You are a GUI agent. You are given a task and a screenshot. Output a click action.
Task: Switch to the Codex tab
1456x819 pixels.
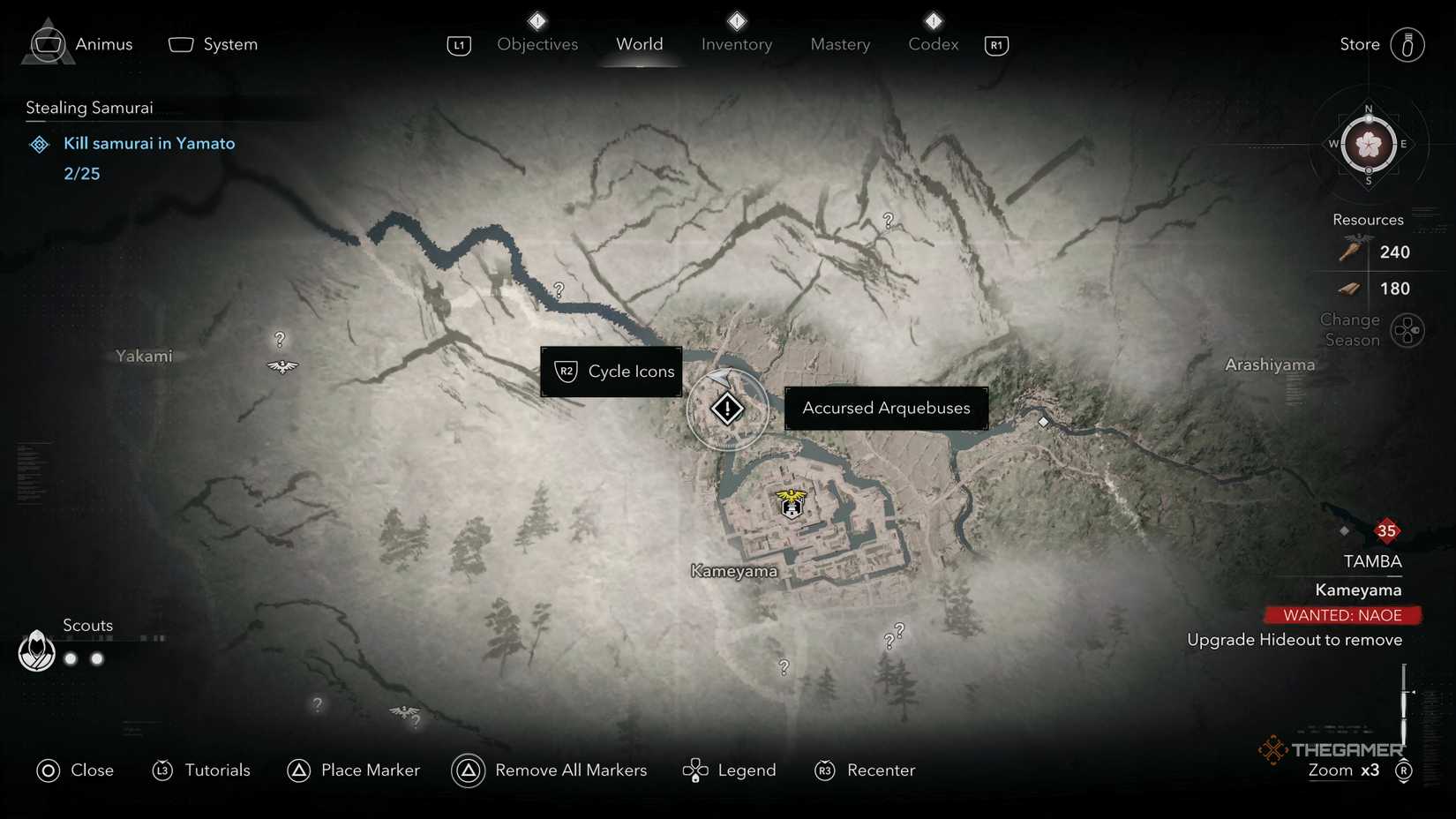[932, 44]
